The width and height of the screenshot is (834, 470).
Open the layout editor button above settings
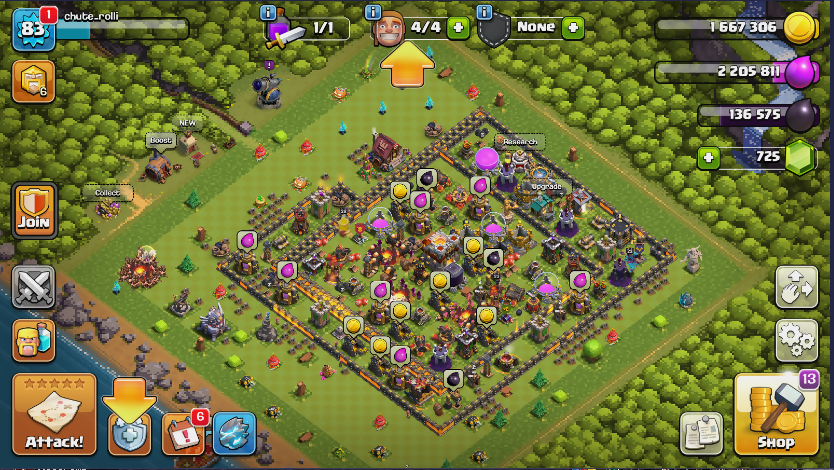click(x=796, y=287)
